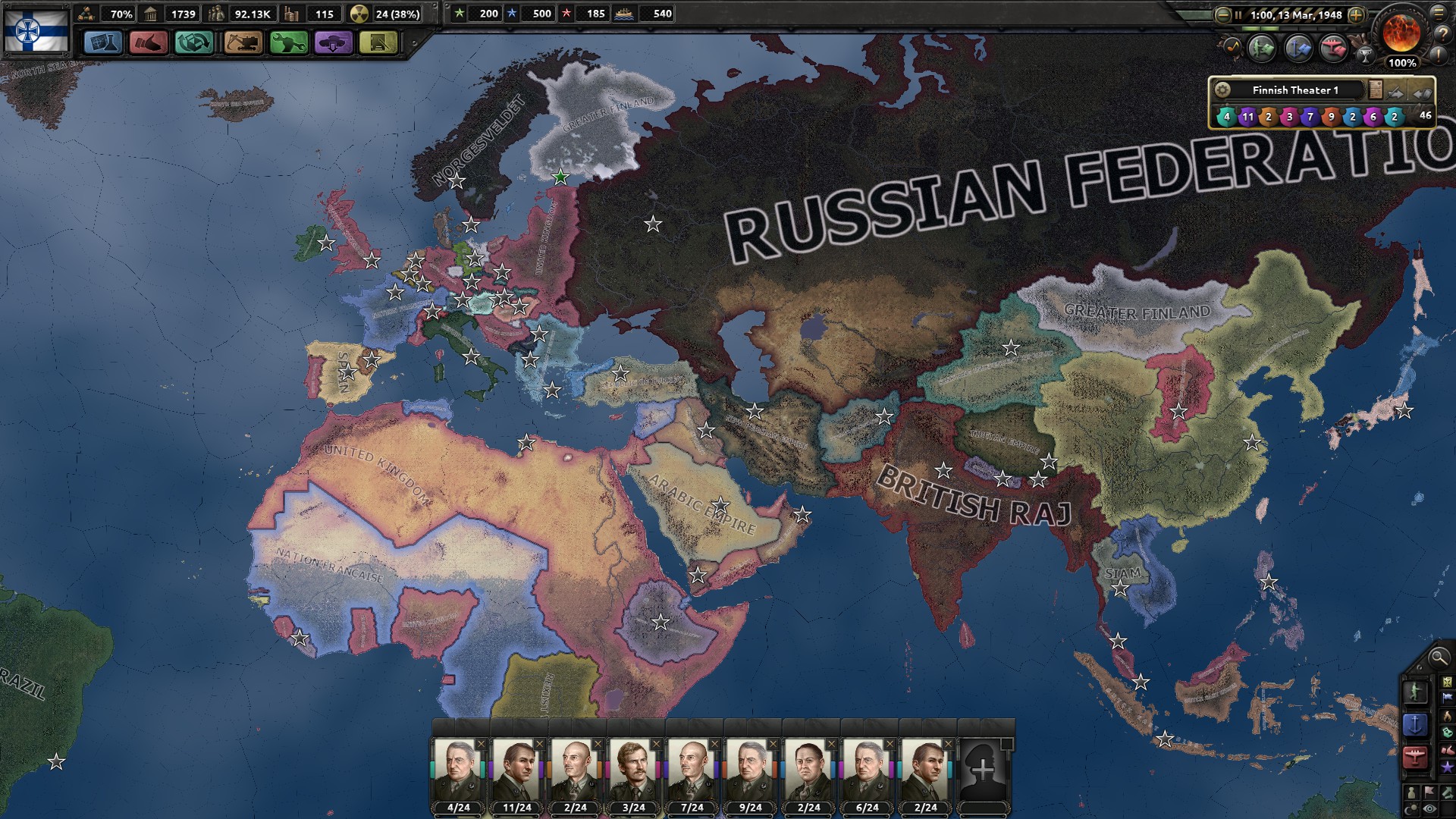Decrease game speed with the minus button
Viewport: 1456px width, 819px height.
[1222, 14]
